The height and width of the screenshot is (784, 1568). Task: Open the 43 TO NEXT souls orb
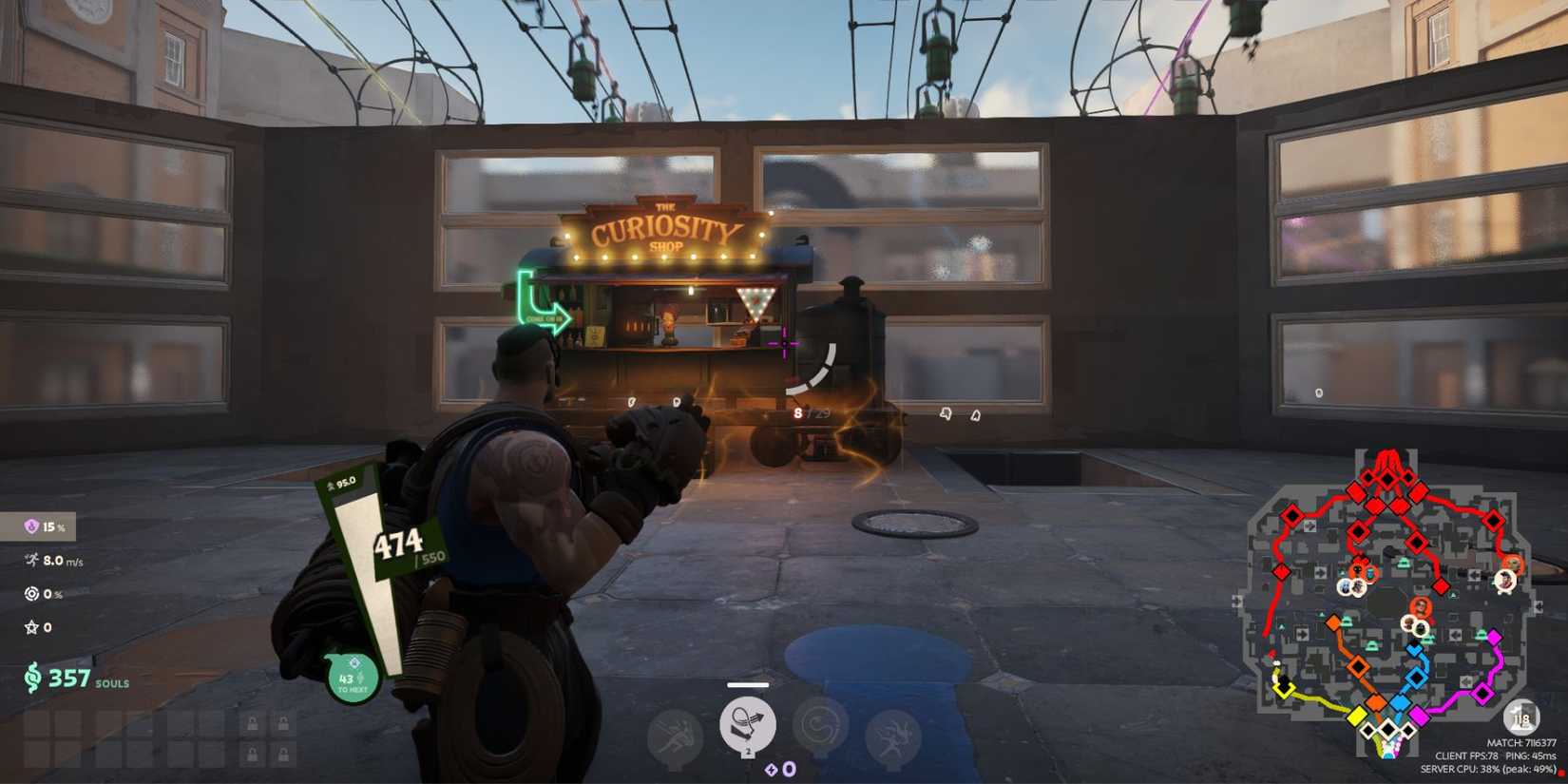point(352,677)
